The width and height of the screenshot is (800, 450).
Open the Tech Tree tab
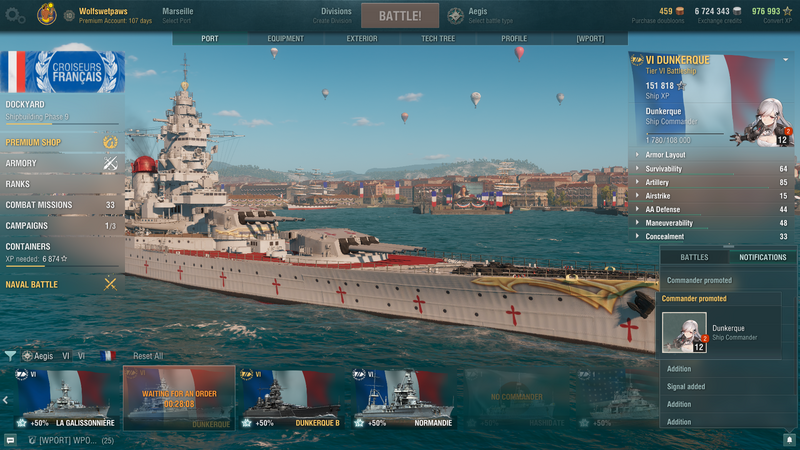pyautogui.click(x=439, y=39)
